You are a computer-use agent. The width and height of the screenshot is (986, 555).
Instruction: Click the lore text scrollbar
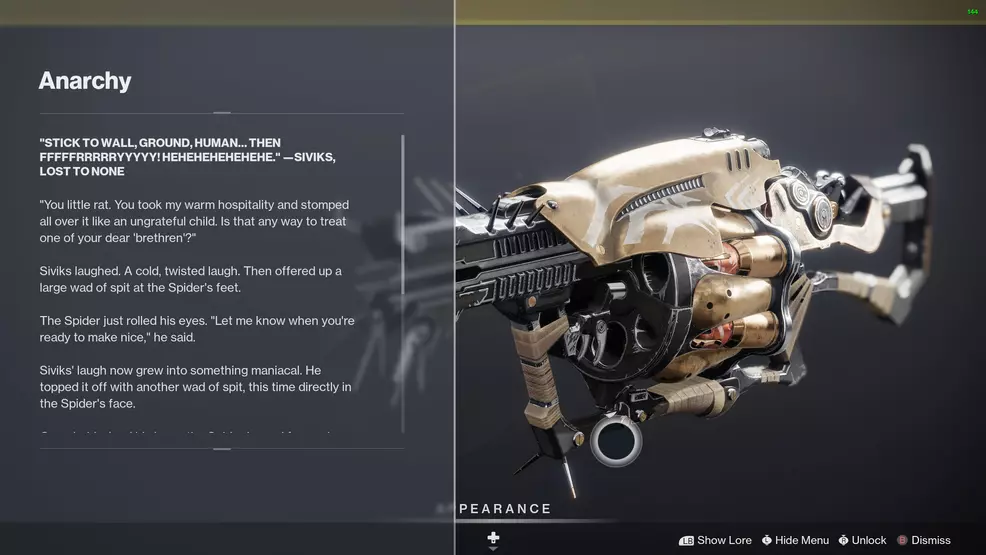tap(403, 283)
